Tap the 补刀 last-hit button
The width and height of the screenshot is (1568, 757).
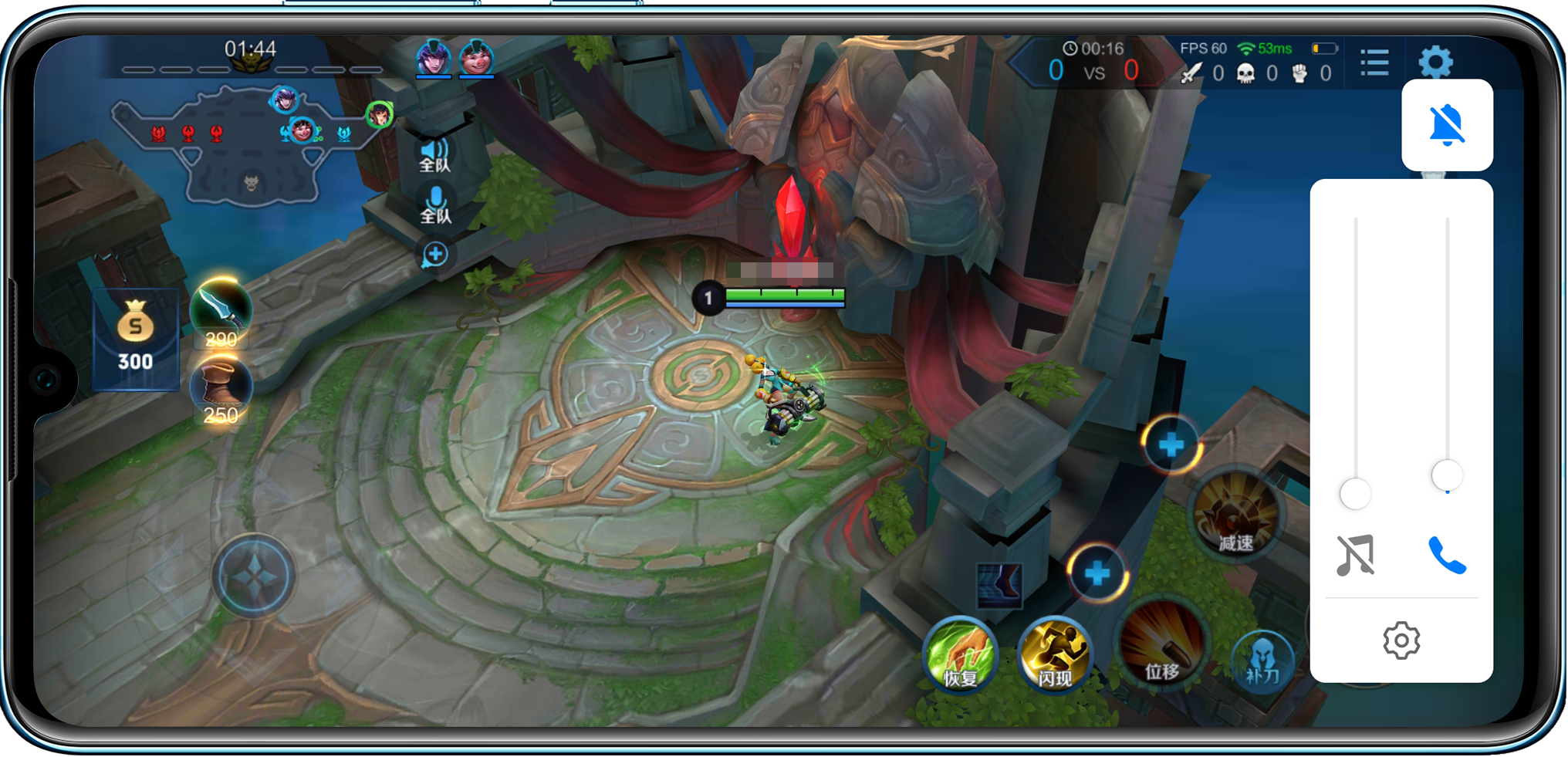[x=1262, y=660]
